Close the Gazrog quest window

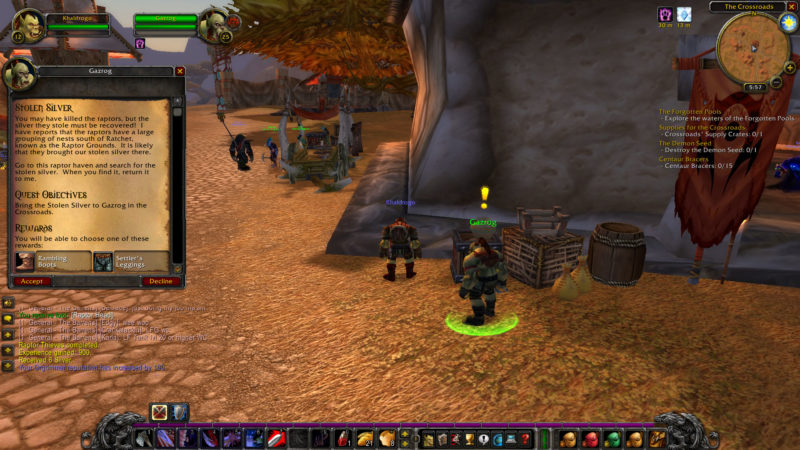pyautogui.click(x=180, y=71)
